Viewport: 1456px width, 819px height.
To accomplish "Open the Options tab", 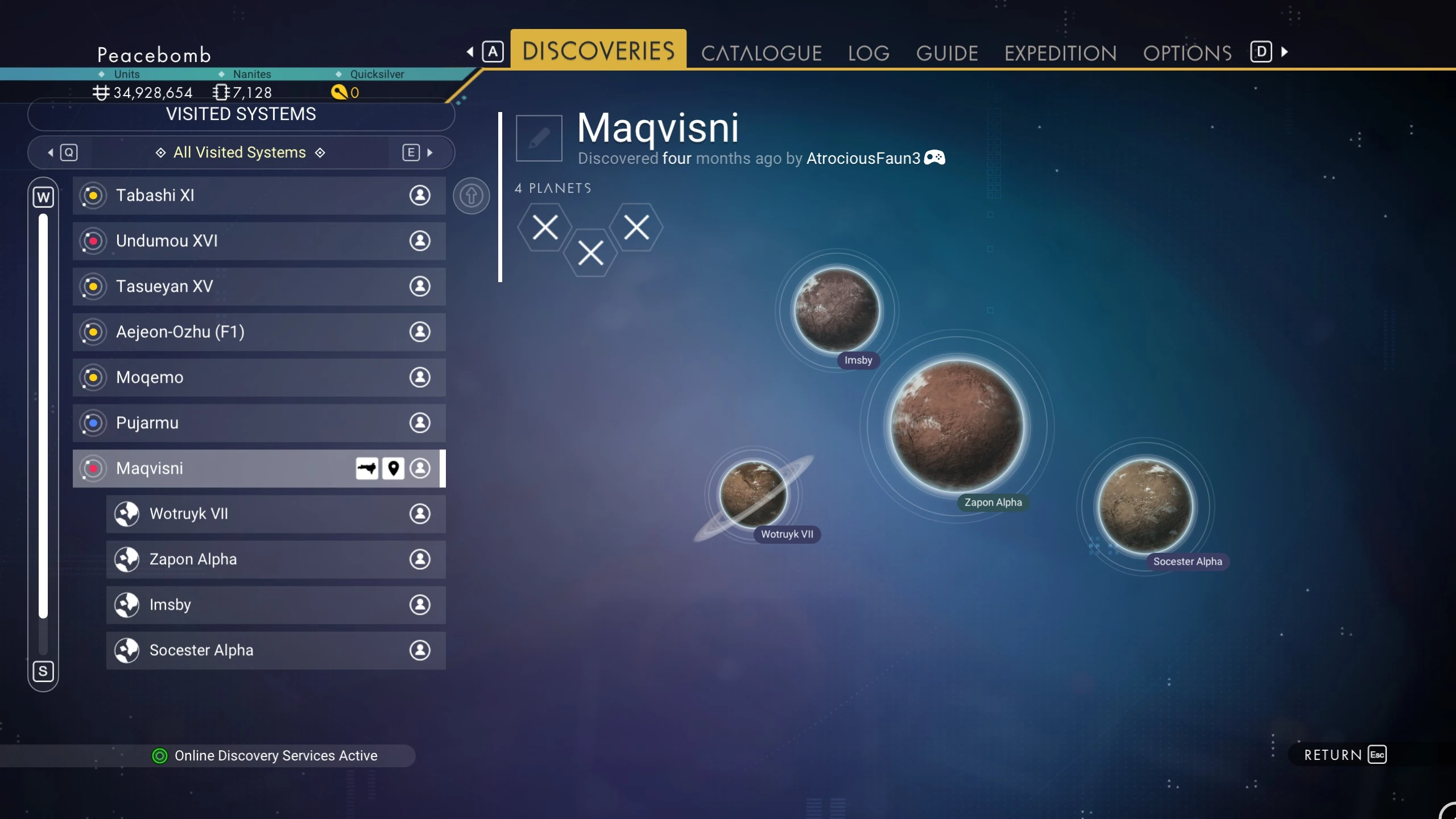I will [x=1187, y=53].
